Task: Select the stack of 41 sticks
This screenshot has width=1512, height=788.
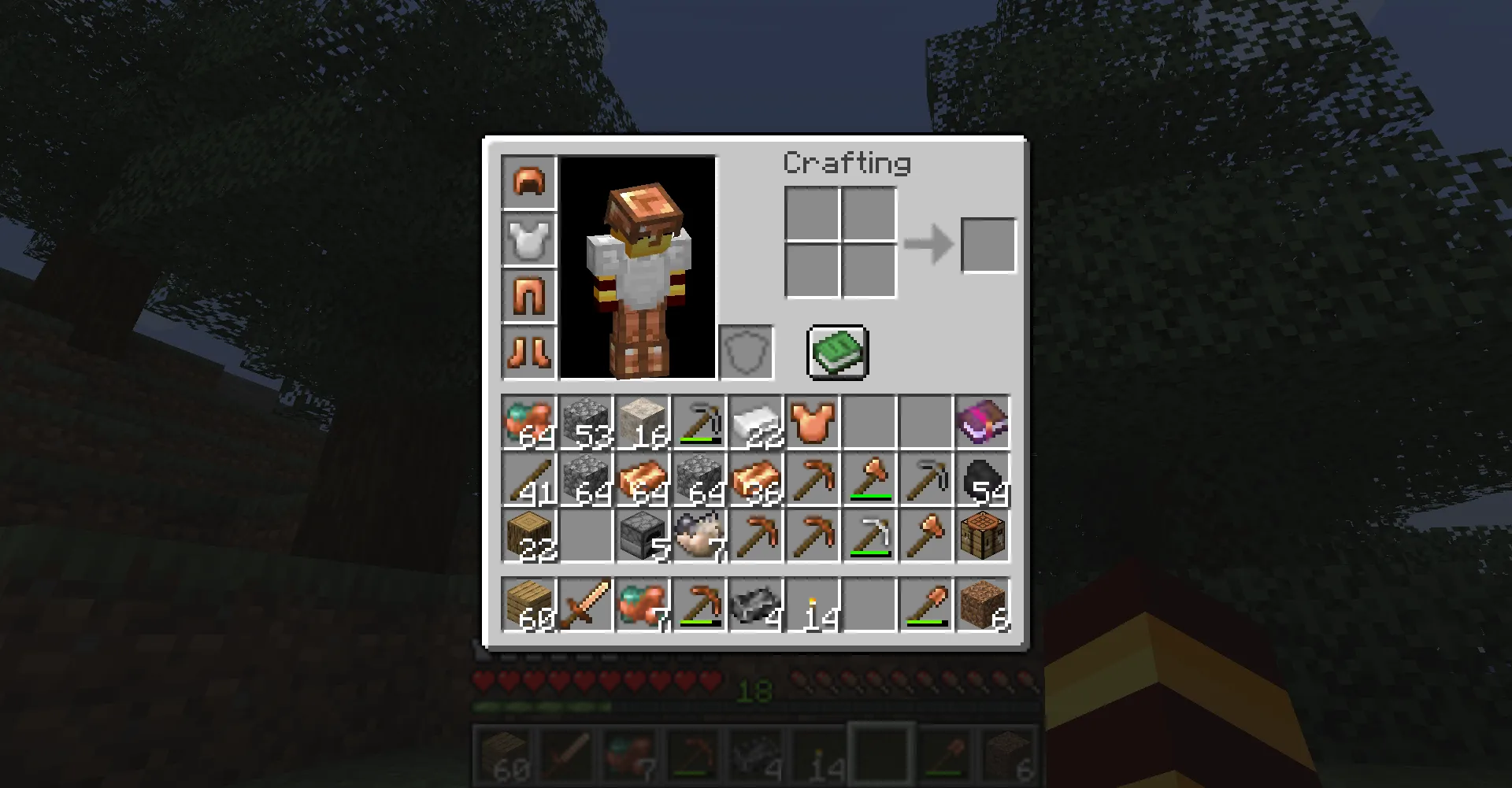Action: point(528,480)
